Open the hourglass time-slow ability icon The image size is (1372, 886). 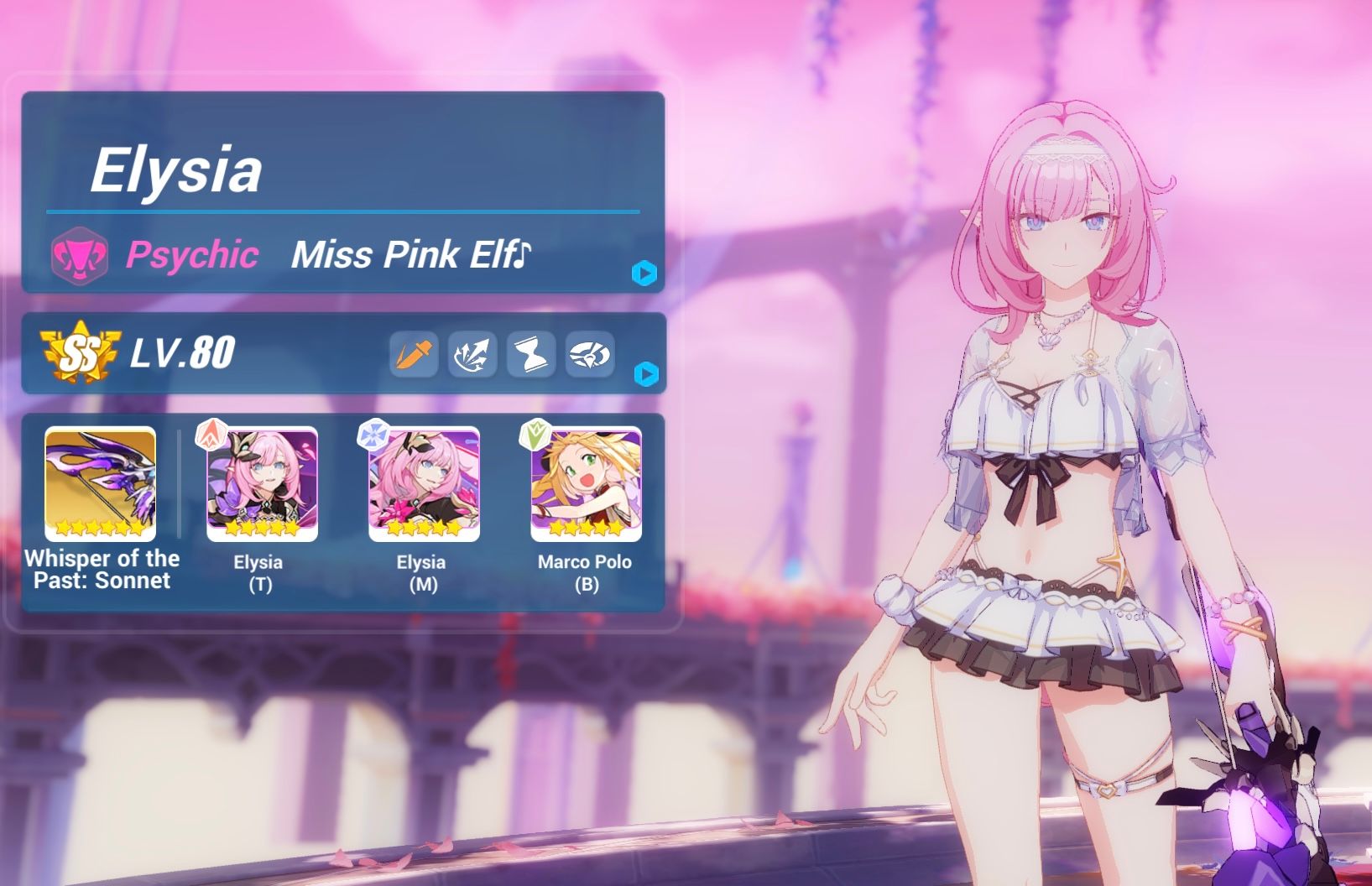click(x=531, y=354)
